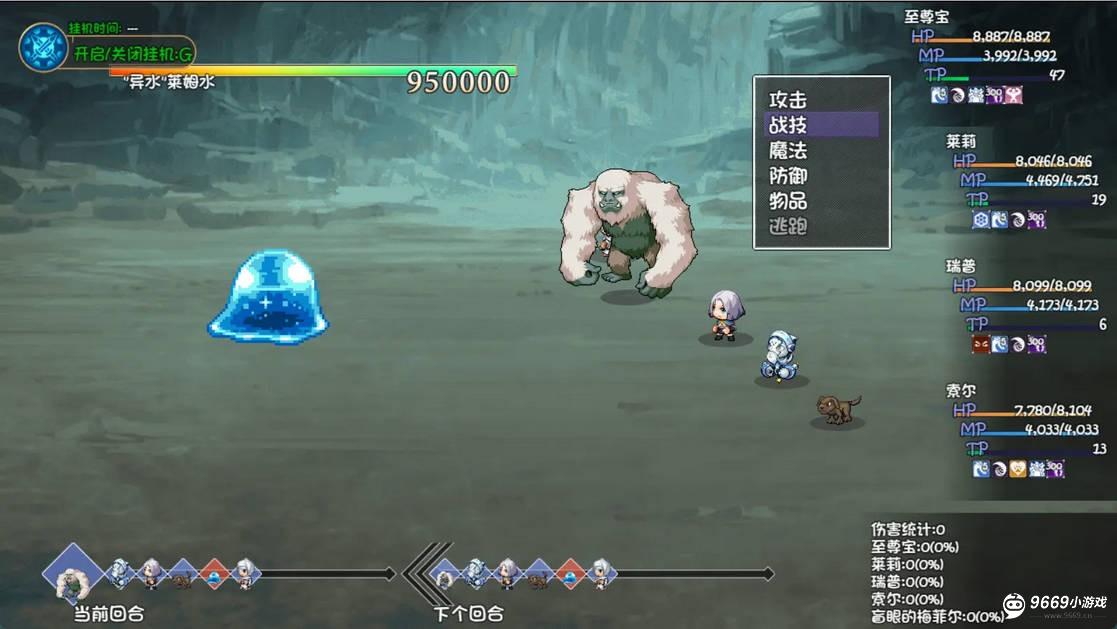This screenshot has width=1117, height=629.
Task: Click the 9669小游戏 site logo
Action: (x=1055, y=603)
